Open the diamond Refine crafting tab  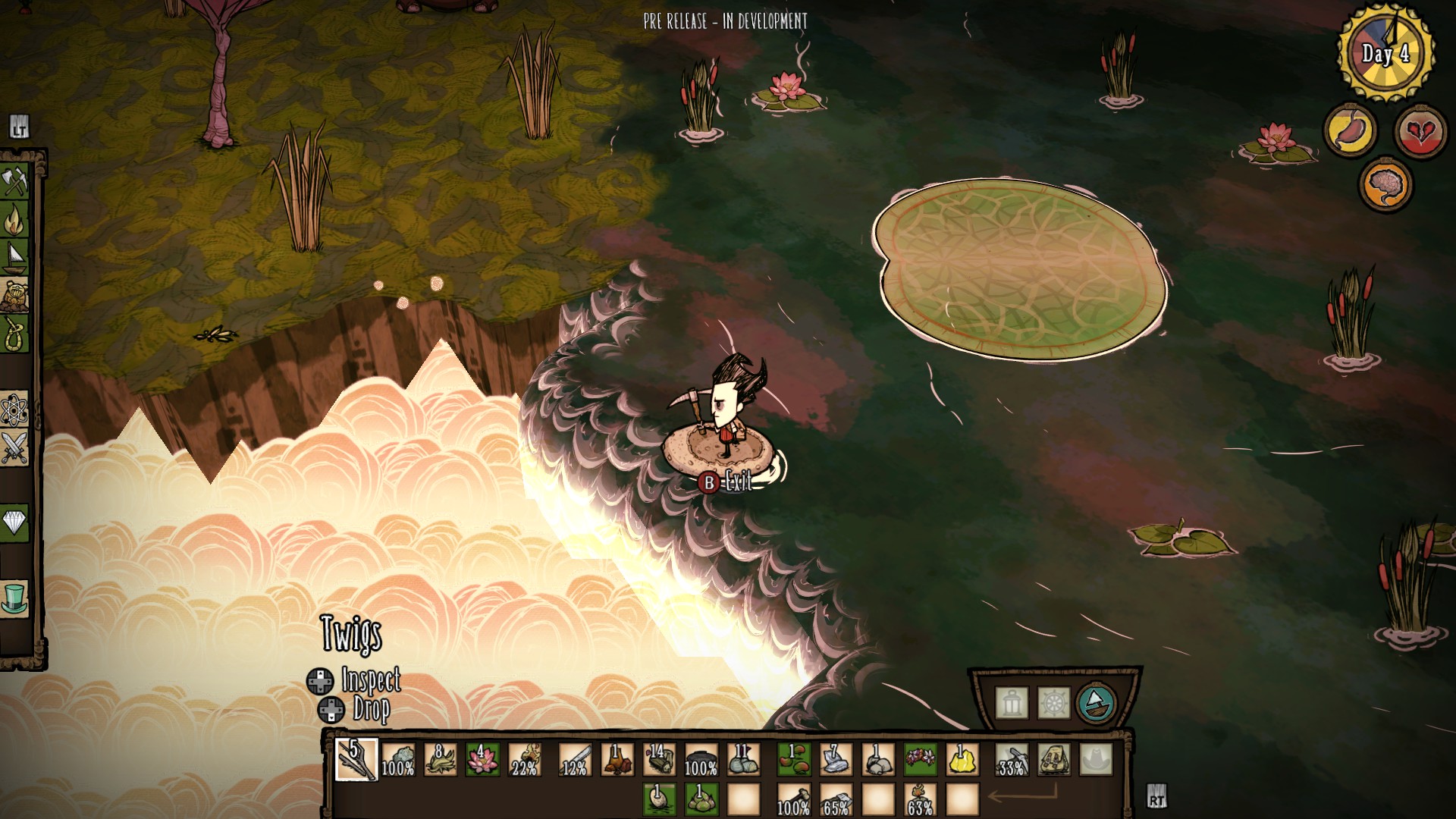click(x=14, y=522)
